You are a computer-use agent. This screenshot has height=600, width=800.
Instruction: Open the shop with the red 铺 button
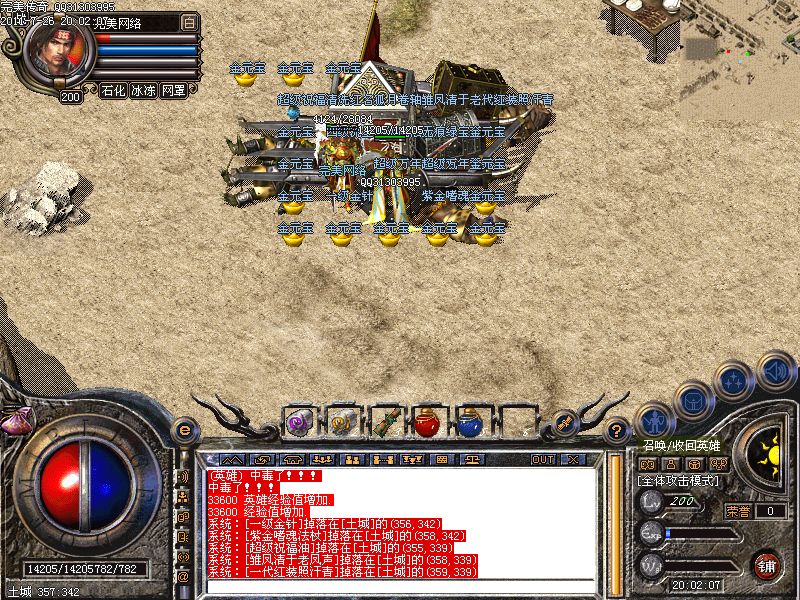[765, 565]
